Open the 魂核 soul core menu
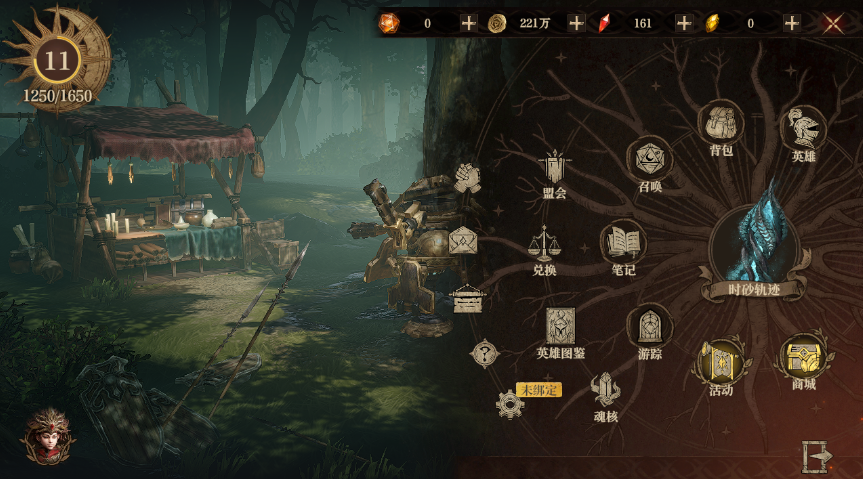Image resolution: width=863 pixels, height=479 pixels. (605, 391)
